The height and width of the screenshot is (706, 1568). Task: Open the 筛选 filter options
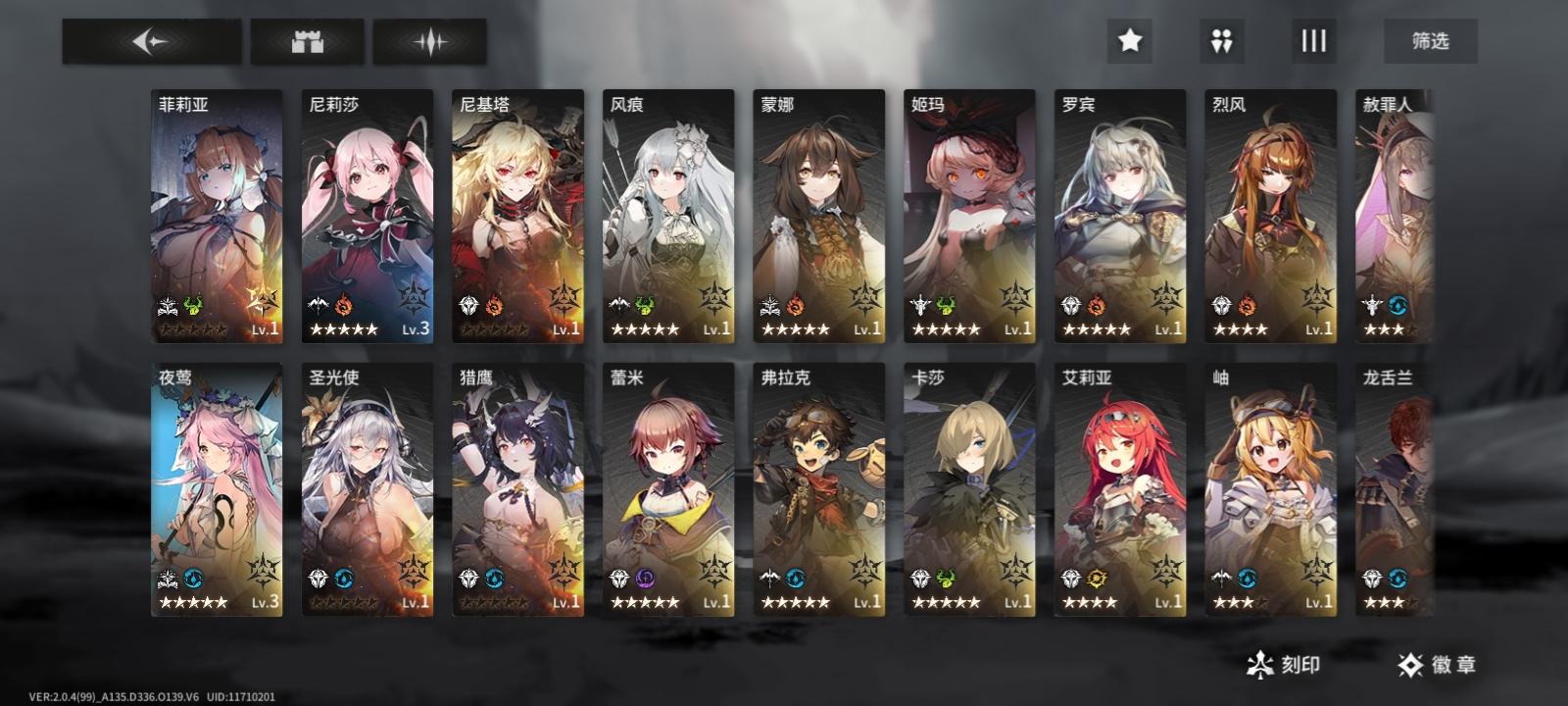point(1430,41)
